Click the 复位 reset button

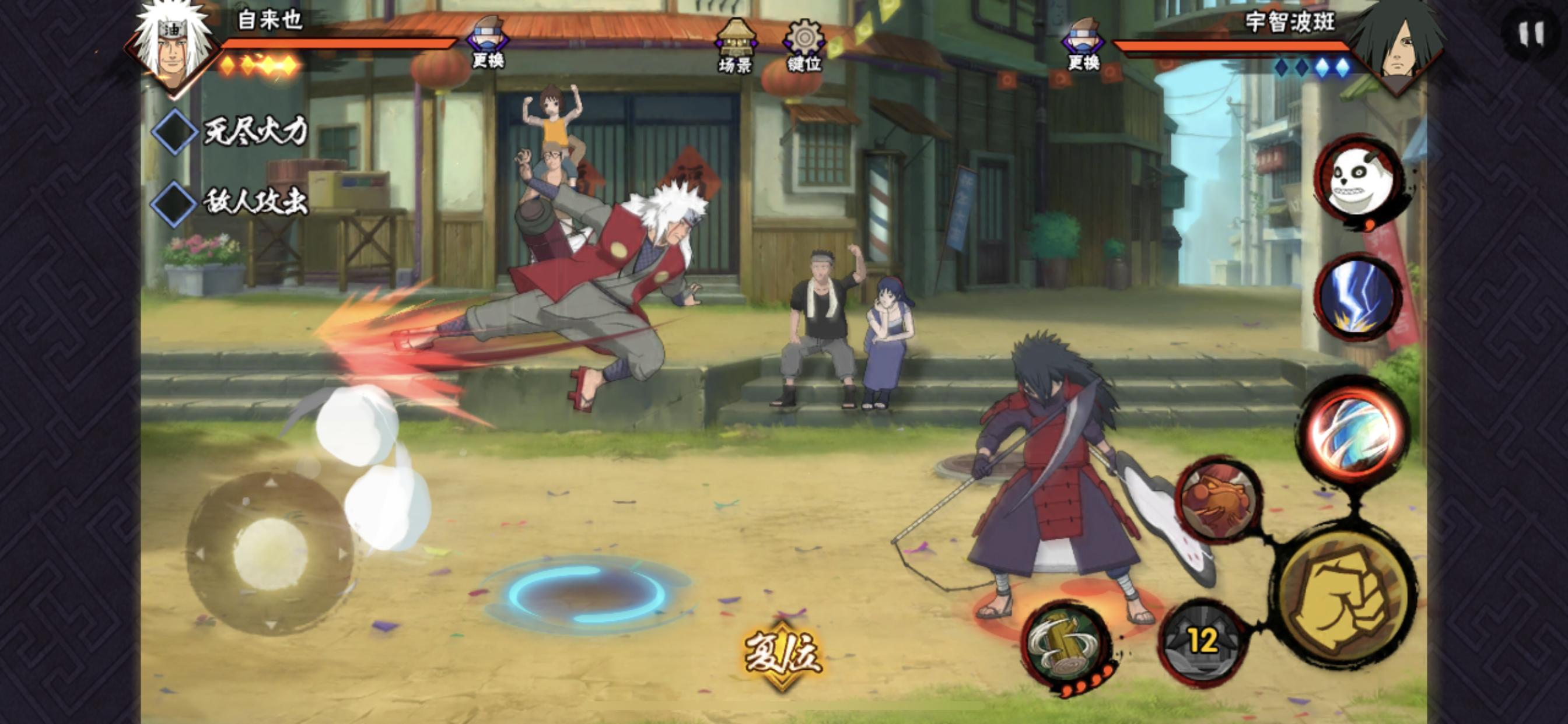coord(782,655)
